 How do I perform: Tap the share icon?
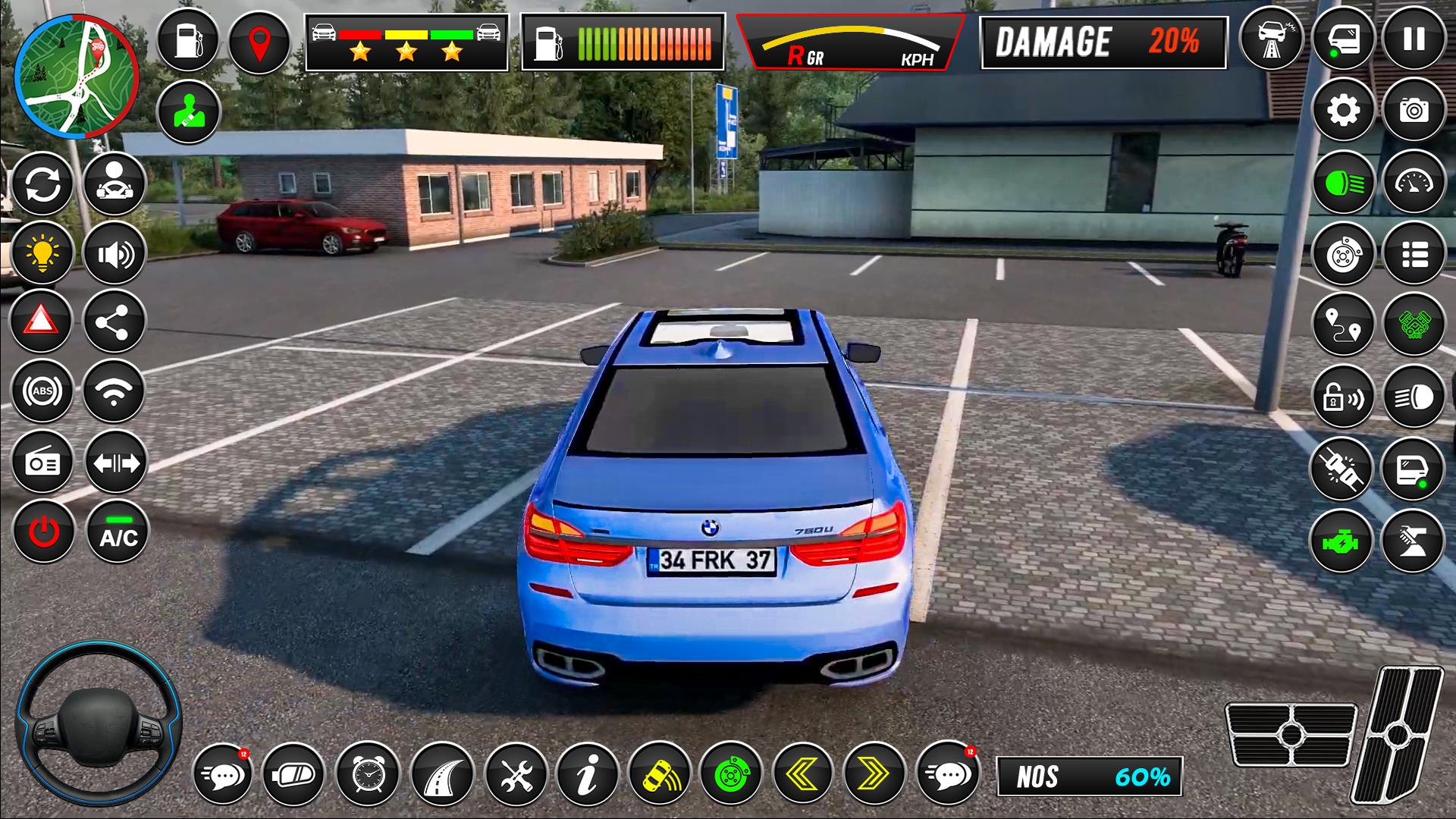(x=115, y=322)
